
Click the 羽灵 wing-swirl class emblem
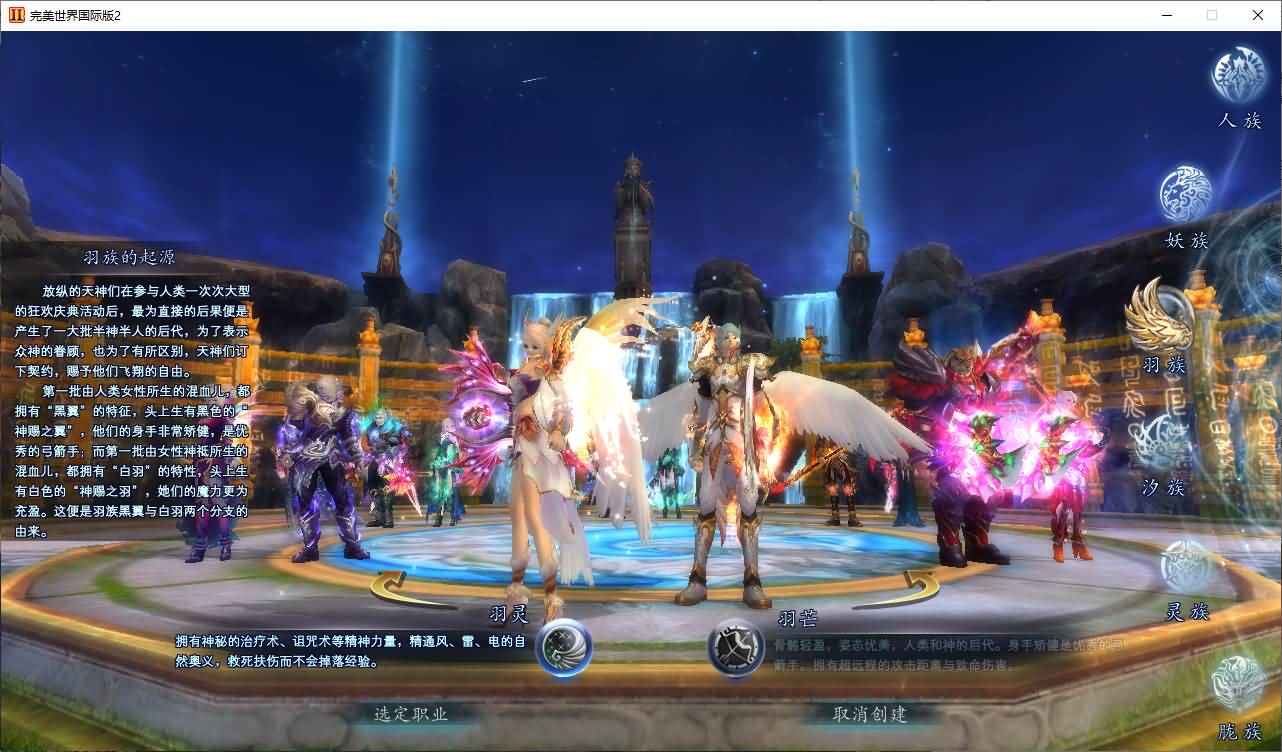pos(561,647)
